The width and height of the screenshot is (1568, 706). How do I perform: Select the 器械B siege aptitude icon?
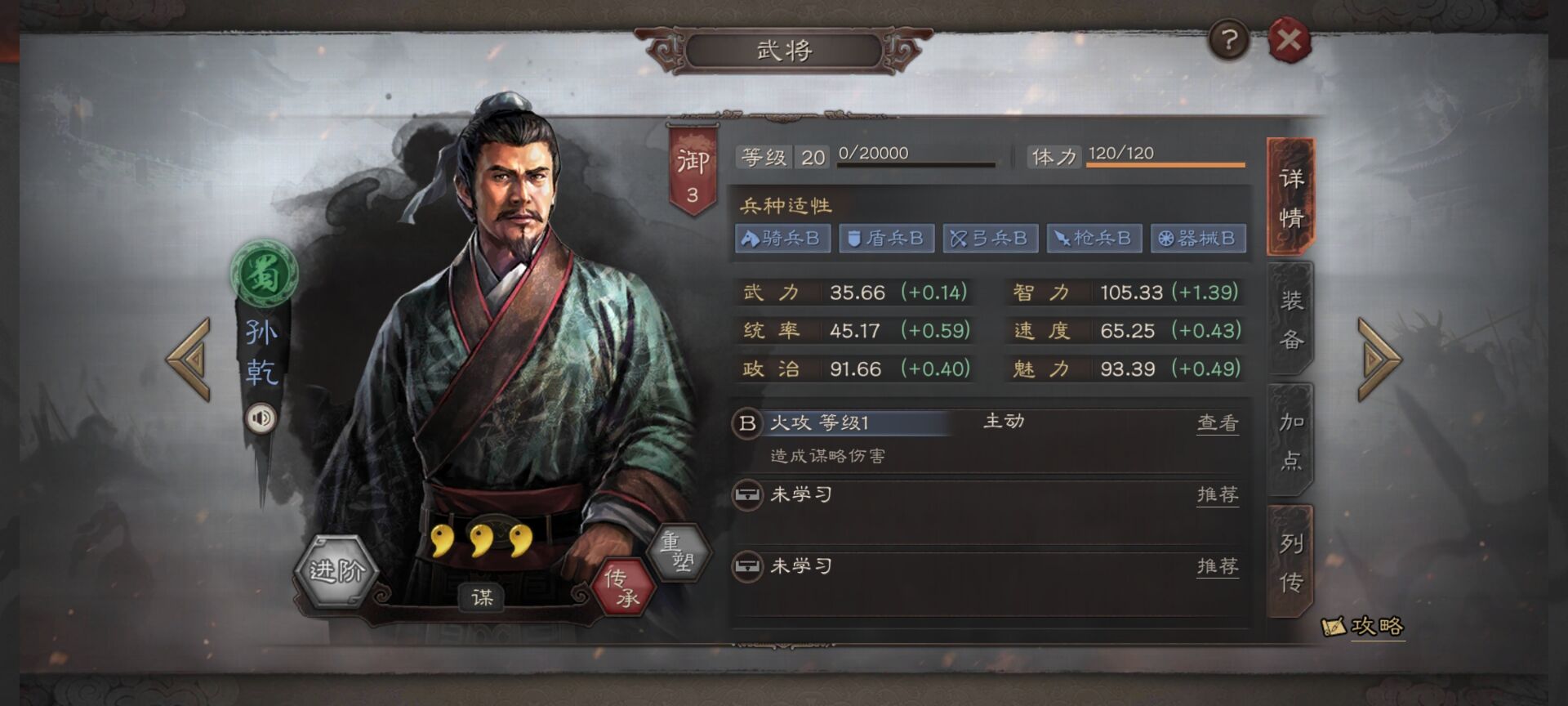1197,239
